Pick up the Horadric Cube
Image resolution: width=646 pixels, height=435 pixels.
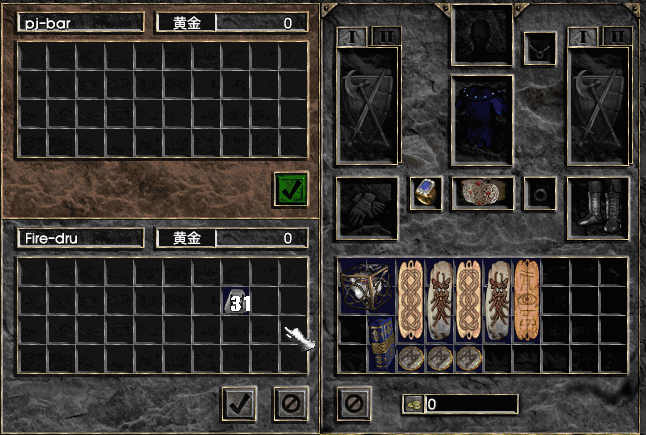tap(366, 287)
